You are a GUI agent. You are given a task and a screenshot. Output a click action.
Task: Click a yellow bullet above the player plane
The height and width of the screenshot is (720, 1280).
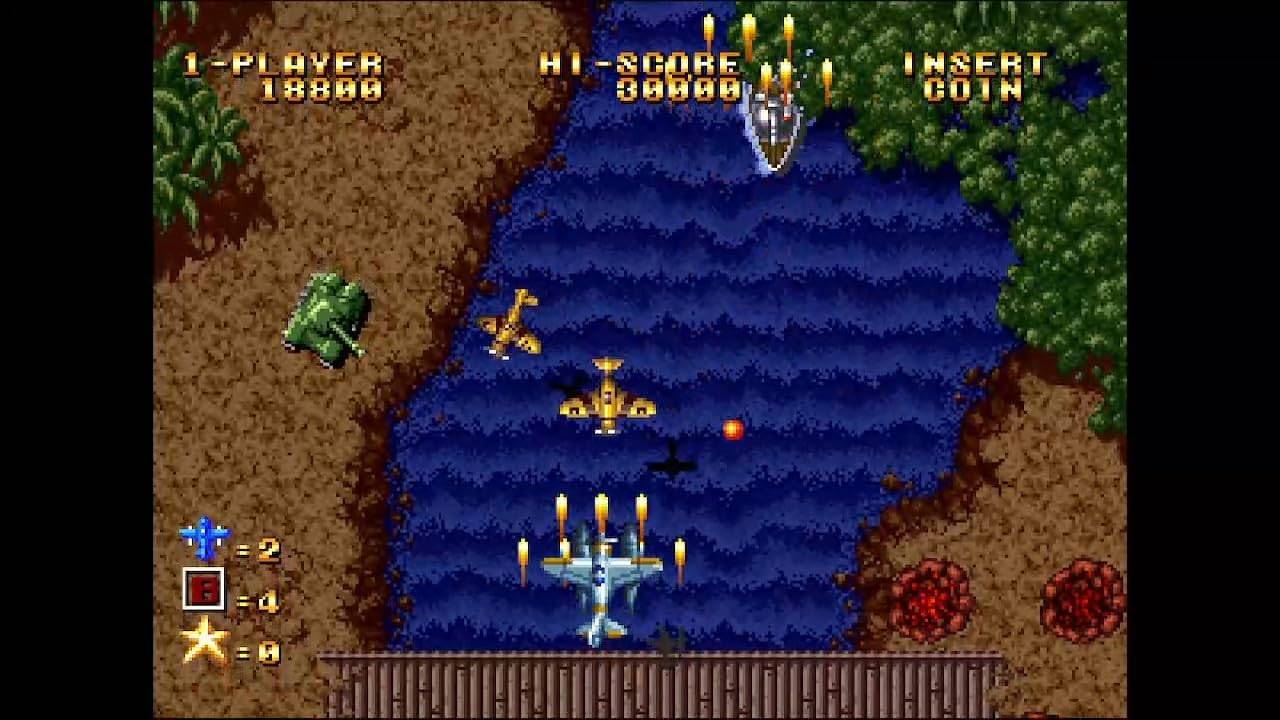pos(601,513)
